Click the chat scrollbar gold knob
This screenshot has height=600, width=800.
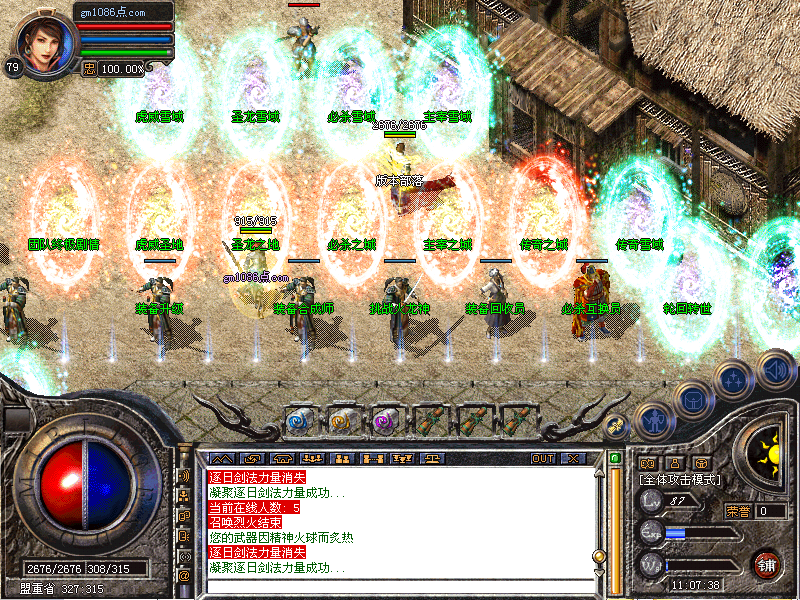(x=600, y=557)
